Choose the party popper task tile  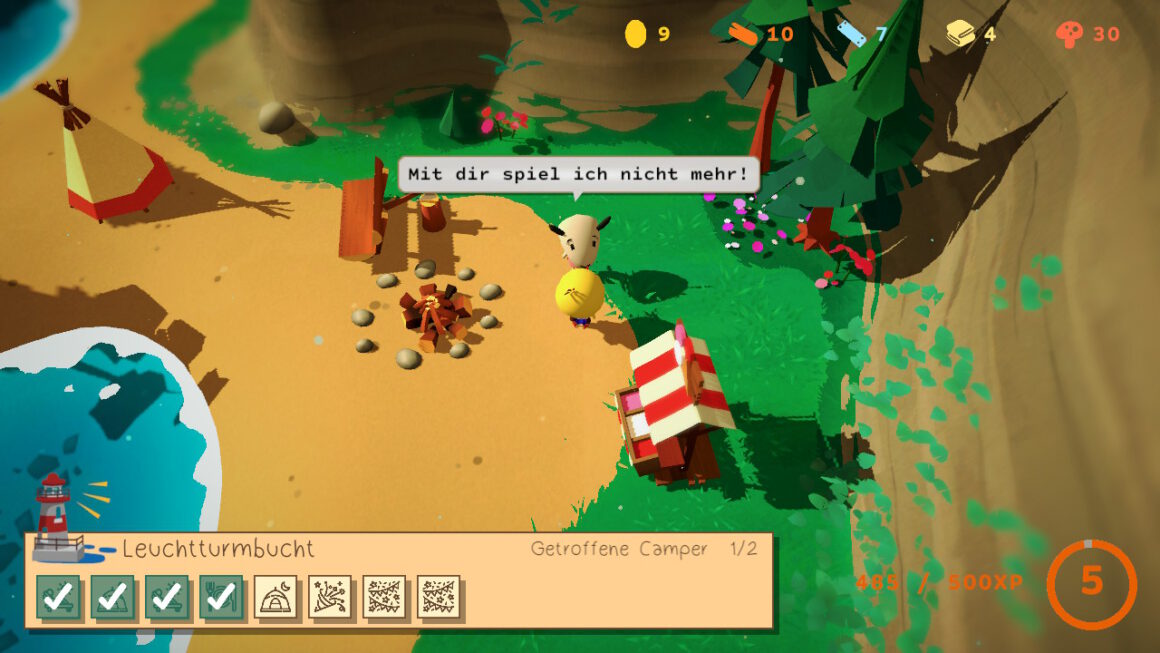330,597
